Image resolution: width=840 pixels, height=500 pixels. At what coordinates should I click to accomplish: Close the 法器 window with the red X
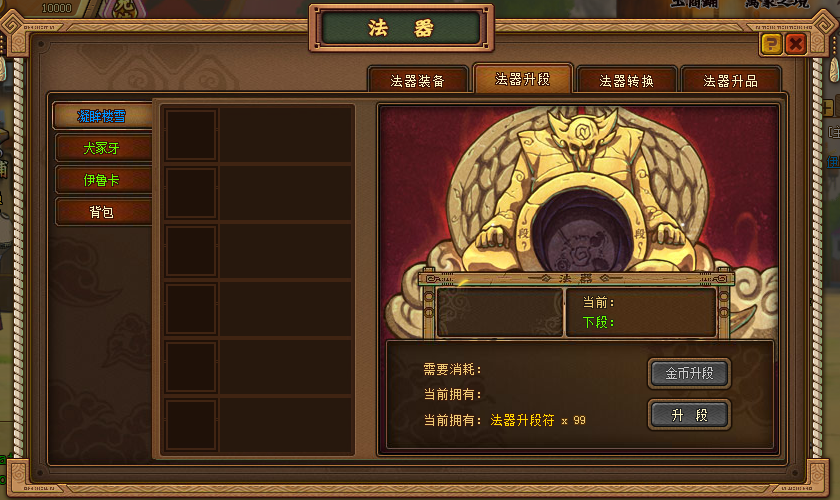point(796,43)
